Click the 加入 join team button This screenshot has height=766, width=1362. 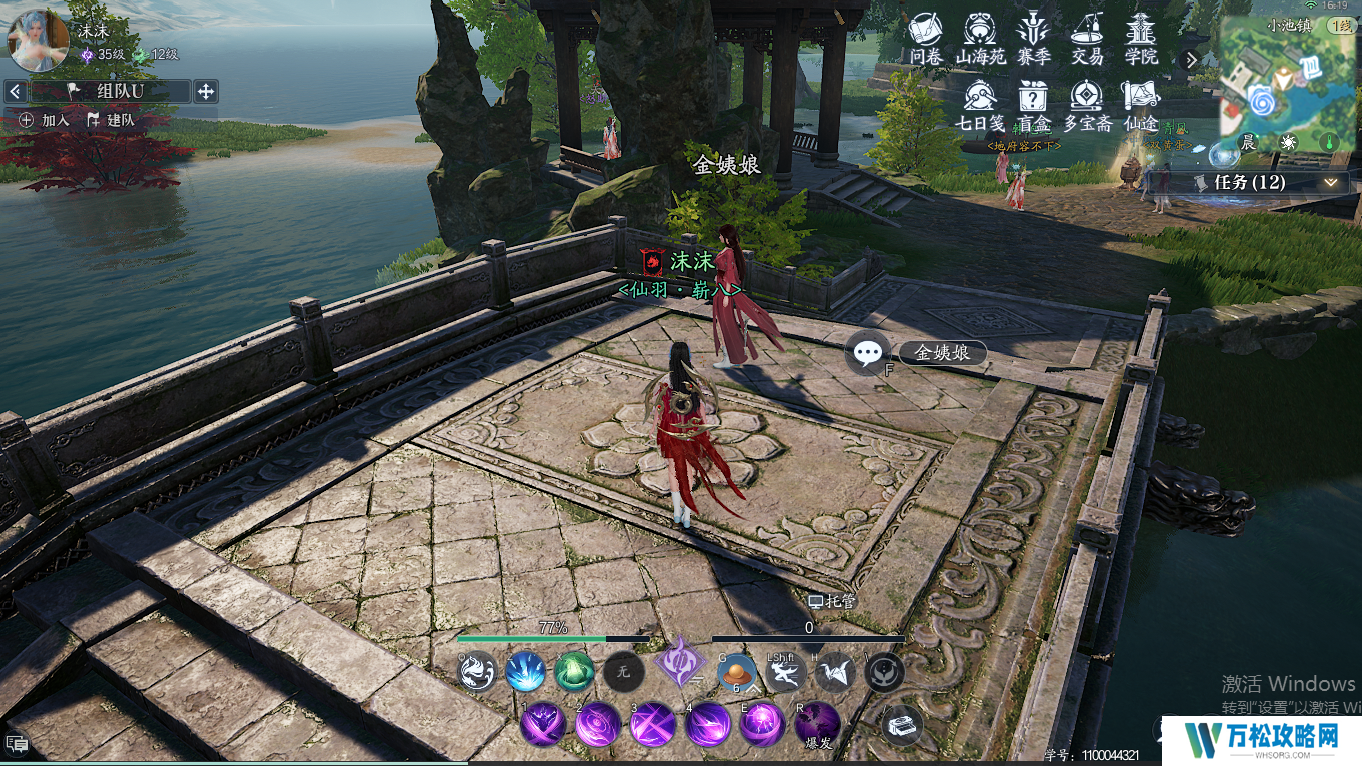(x=45, y=120)
